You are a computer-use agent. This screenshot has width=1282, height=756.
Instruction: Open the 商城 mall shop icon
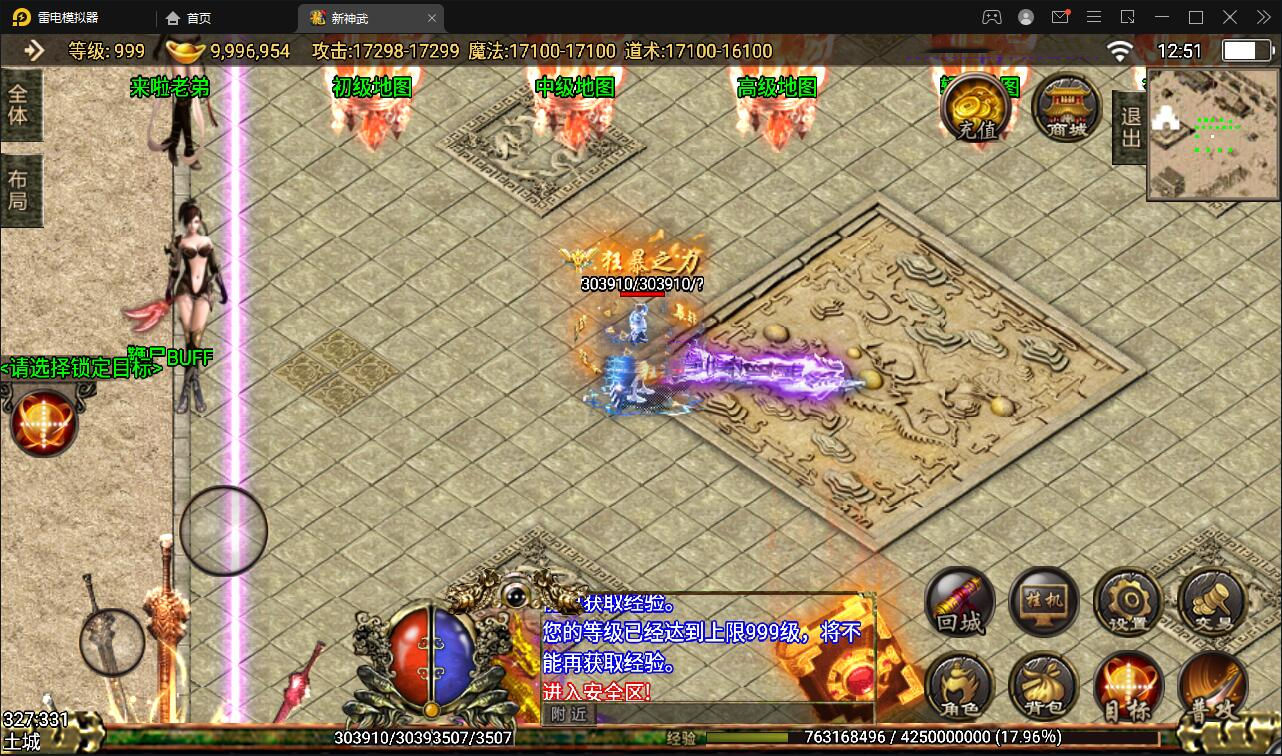tap(1064, 108)
